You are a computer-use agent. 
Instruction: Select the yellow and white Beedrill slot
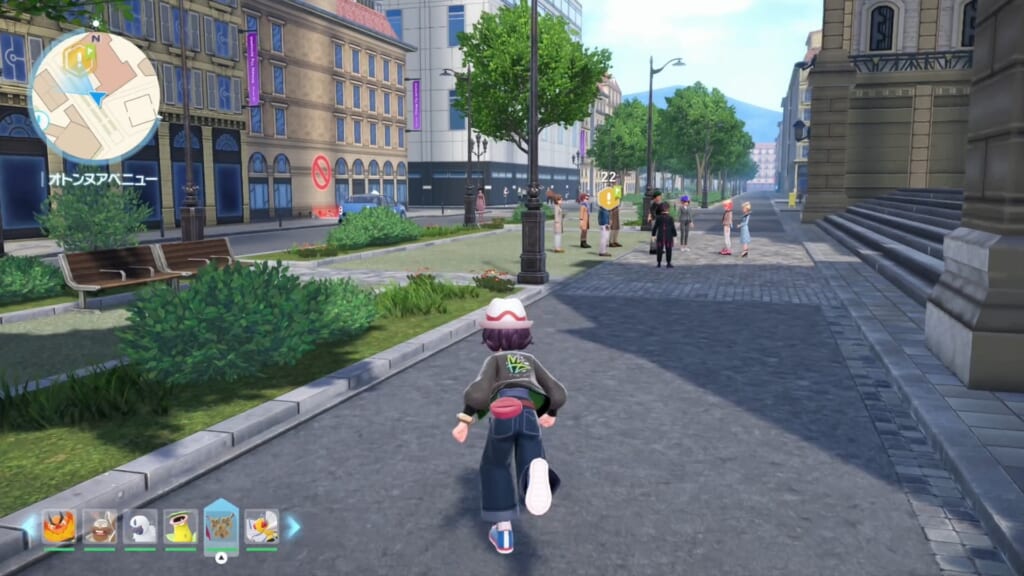point(262,527)
